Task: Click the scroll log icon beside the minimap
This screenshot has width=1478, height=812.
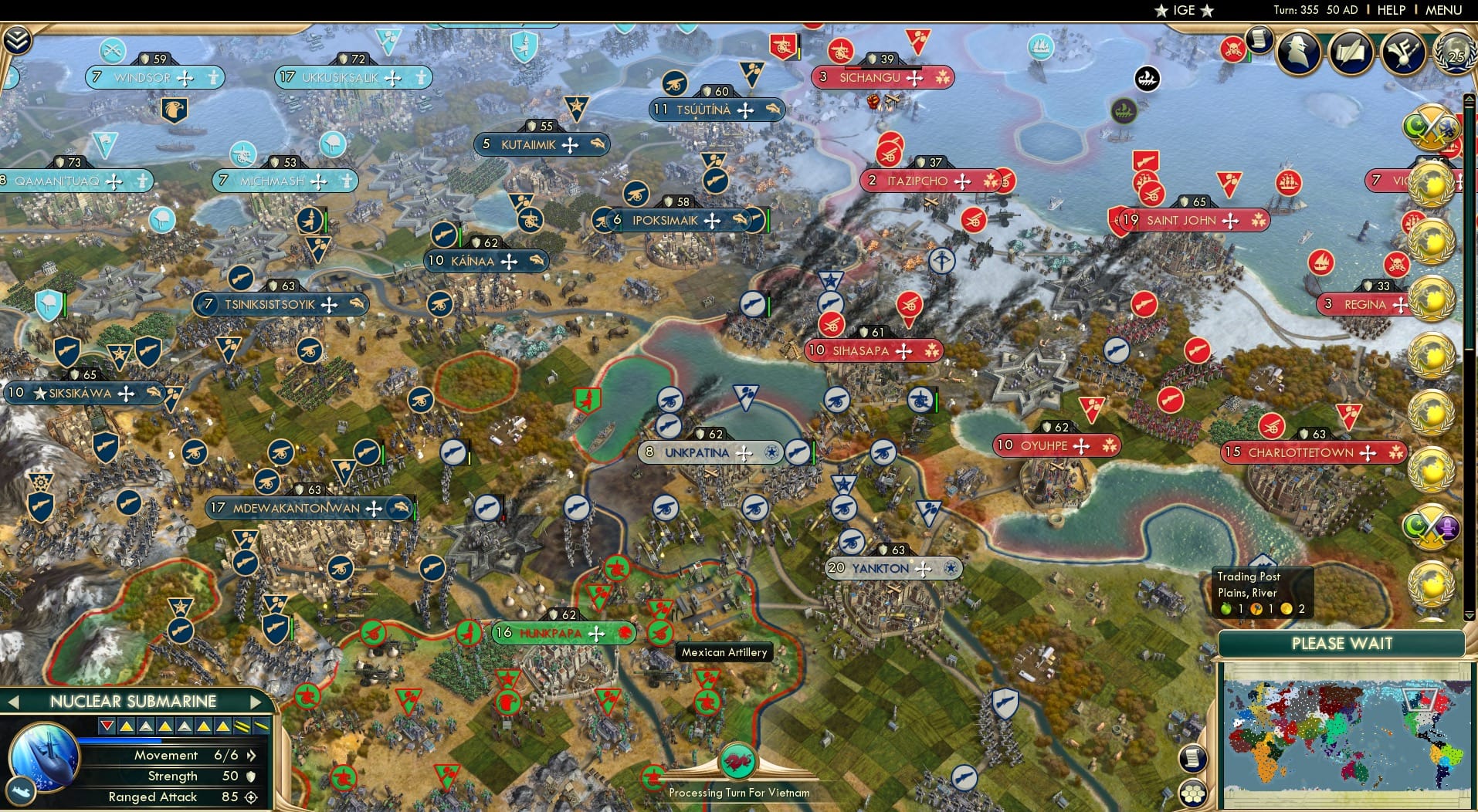Action: tap(1193, 759)
